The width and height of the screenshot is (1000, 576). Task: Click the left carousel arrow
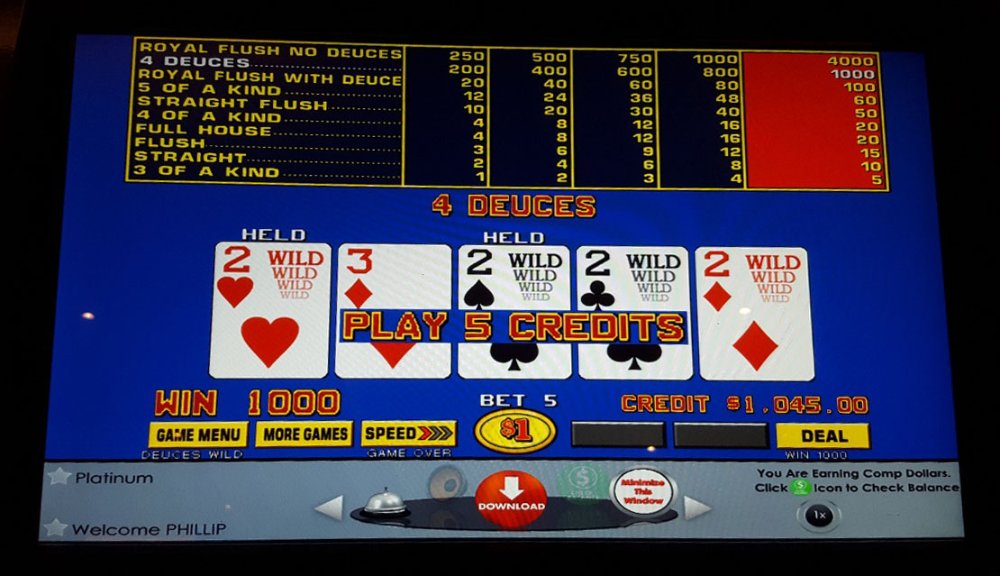point(329,508)
